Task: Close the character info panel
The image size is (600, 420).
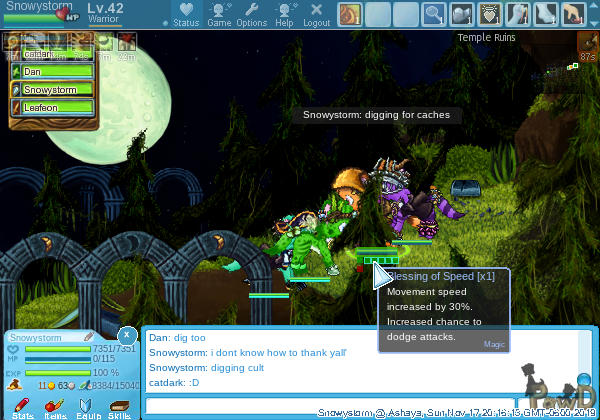Action: pos(127,334)
